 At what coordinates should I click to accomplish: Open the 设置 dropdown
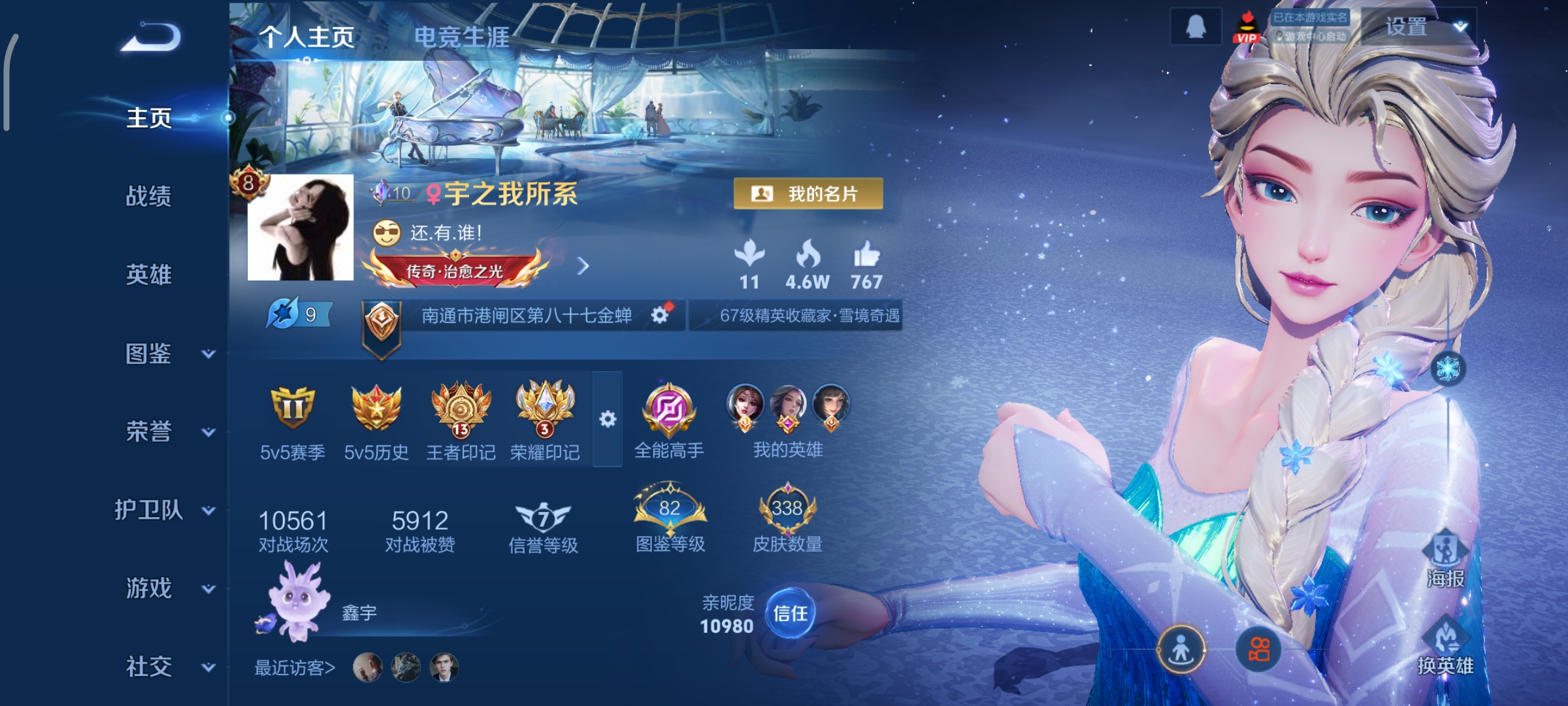[x=1420, y=27]
